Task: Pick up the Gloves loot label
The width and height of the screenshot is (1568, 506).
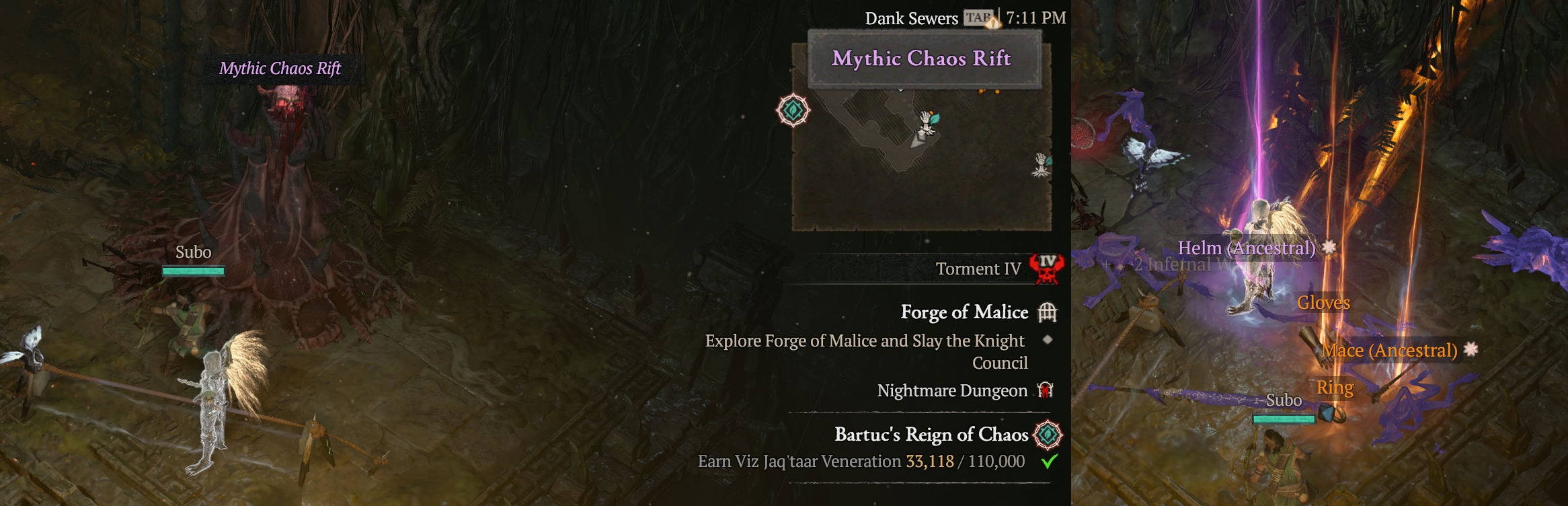Action: point(1323,303)
